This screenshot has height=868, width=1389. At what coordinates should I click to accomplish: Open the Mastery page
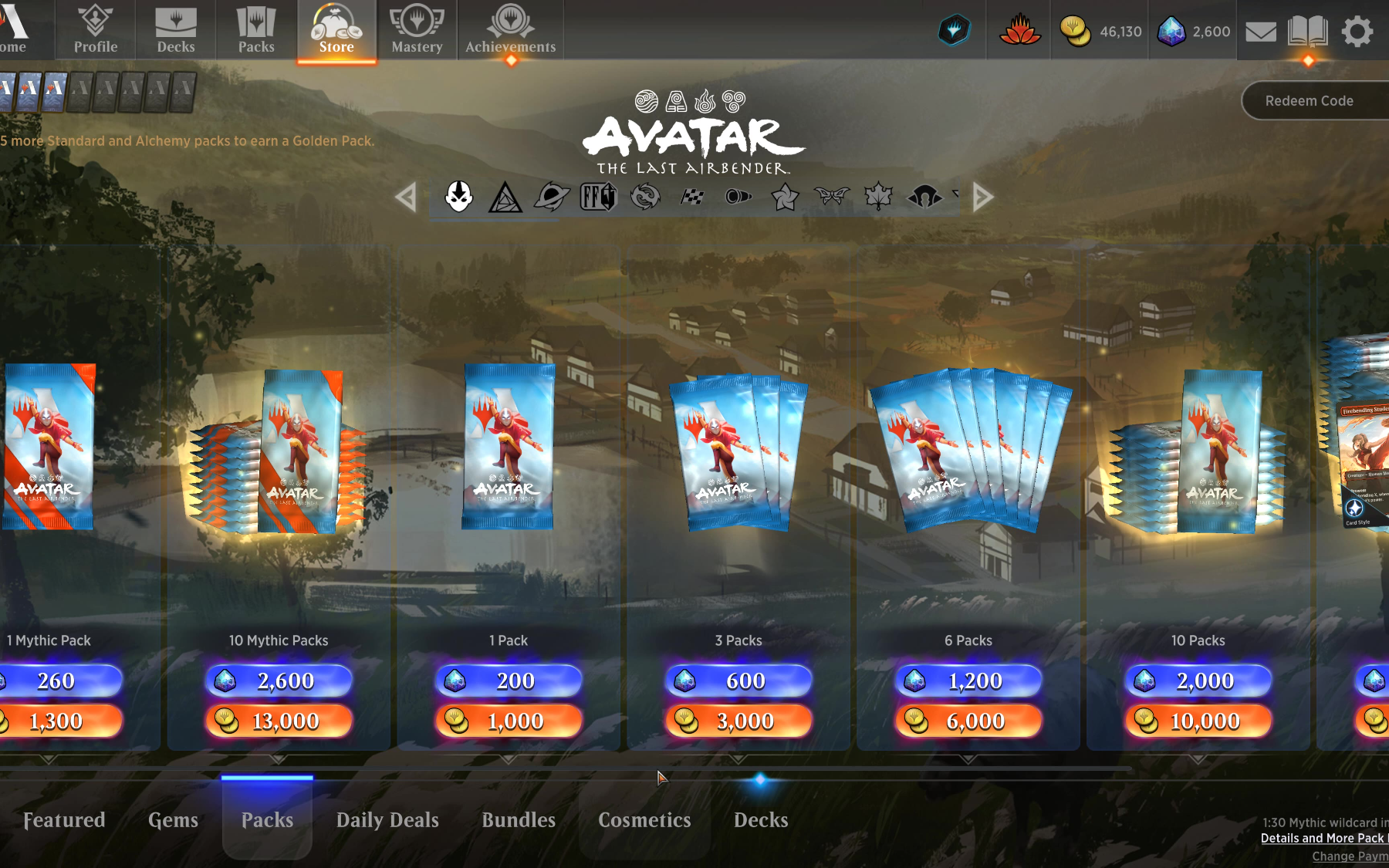[x=417, y=30]
